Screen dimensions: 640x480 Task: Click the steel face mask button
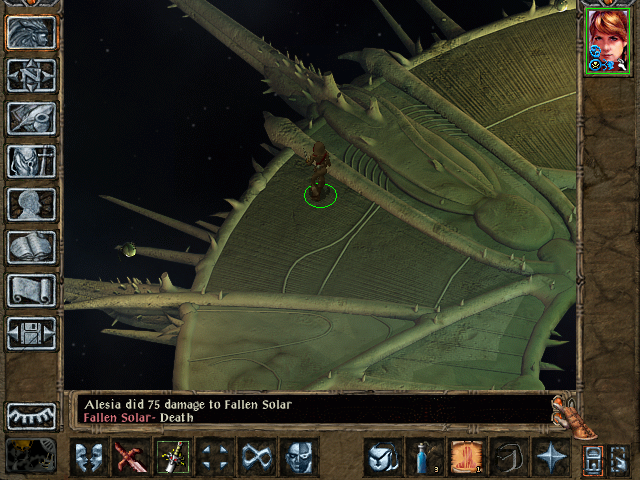[299, 457]
